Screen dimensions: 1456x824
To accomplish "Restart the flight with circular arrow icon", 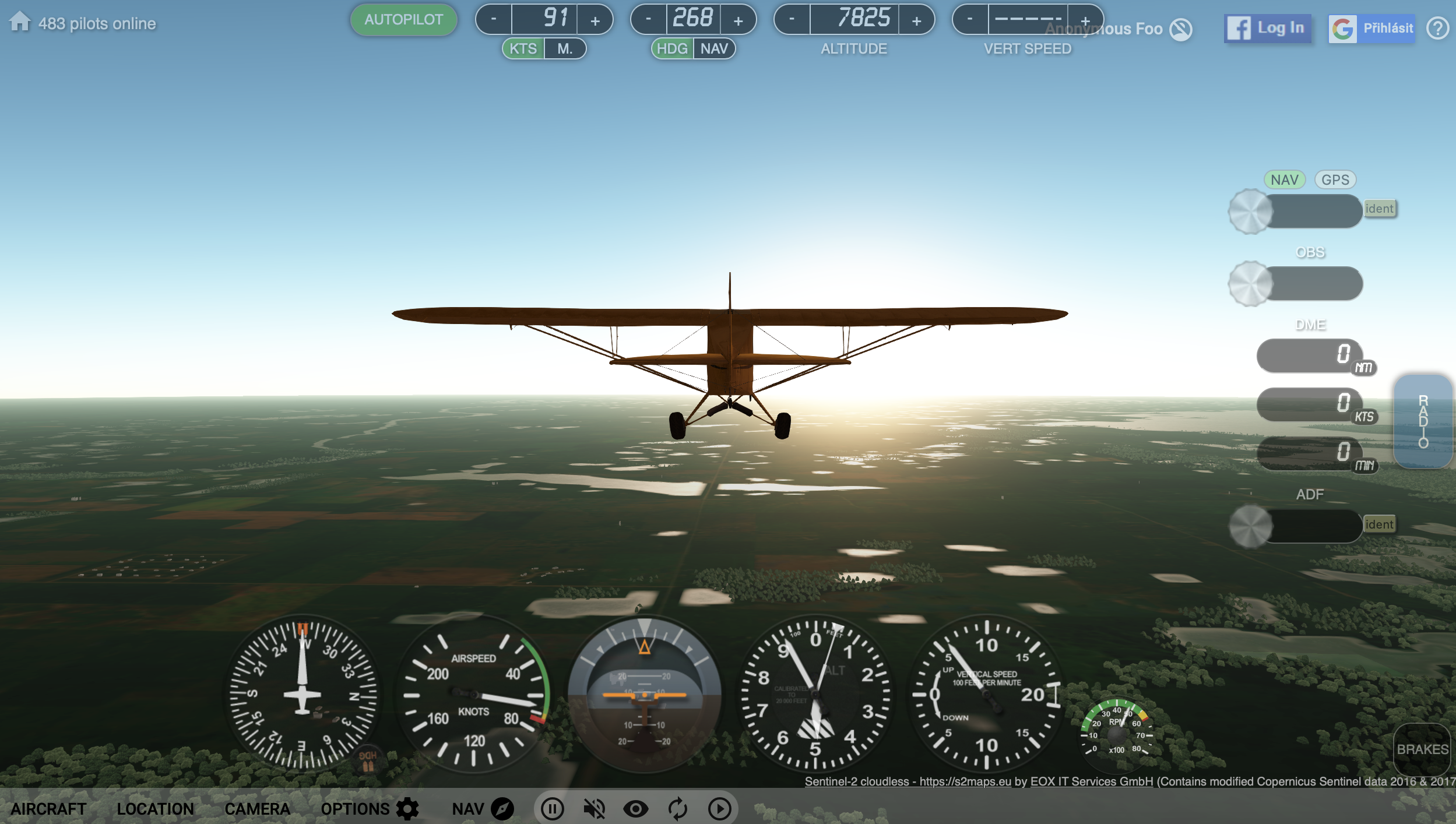I will 678,809.
